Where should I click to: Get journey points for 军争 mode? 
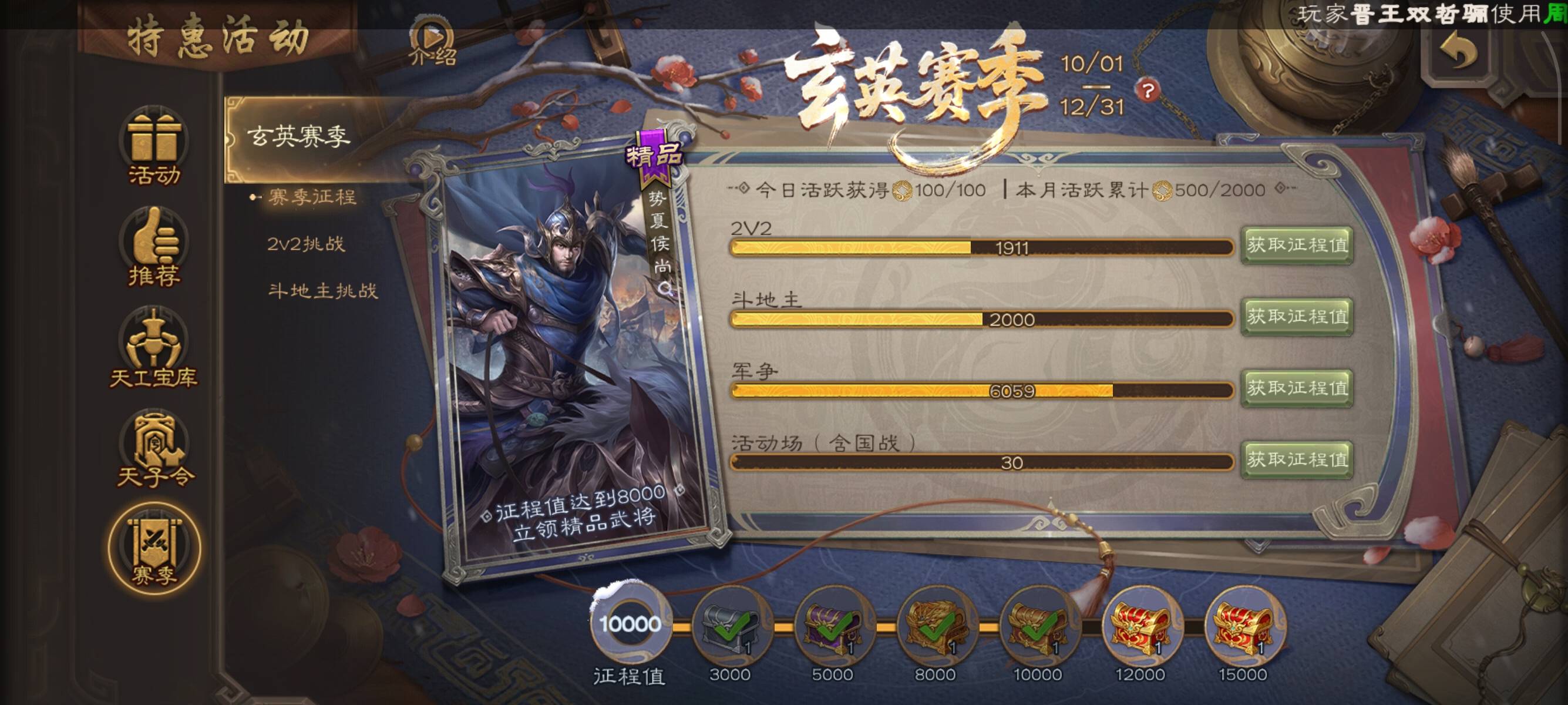[1297, 388]
